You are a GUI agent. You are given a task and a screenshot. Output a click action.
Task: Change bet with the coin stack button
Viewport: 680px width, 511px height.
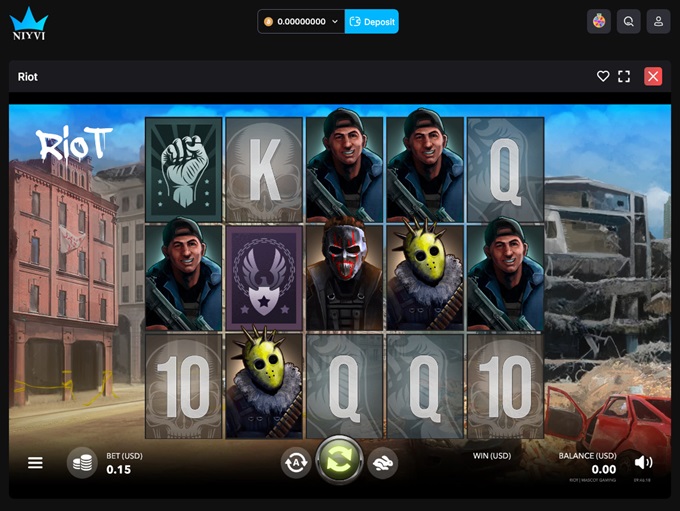click(82, 463)
